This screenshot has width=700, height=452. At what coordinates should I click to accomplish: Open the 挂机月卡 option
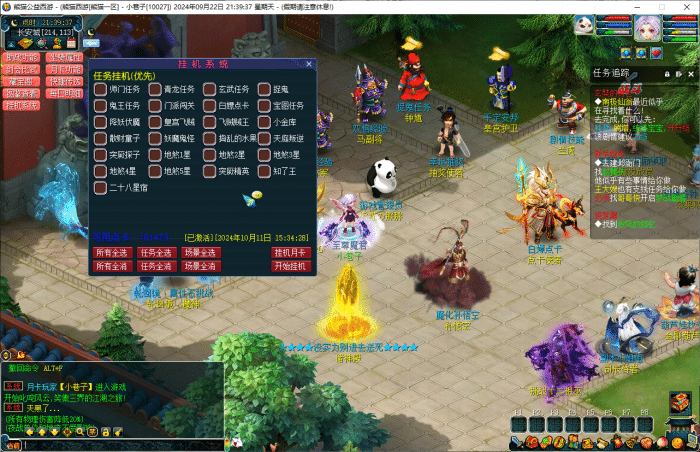tap(289, 253)
